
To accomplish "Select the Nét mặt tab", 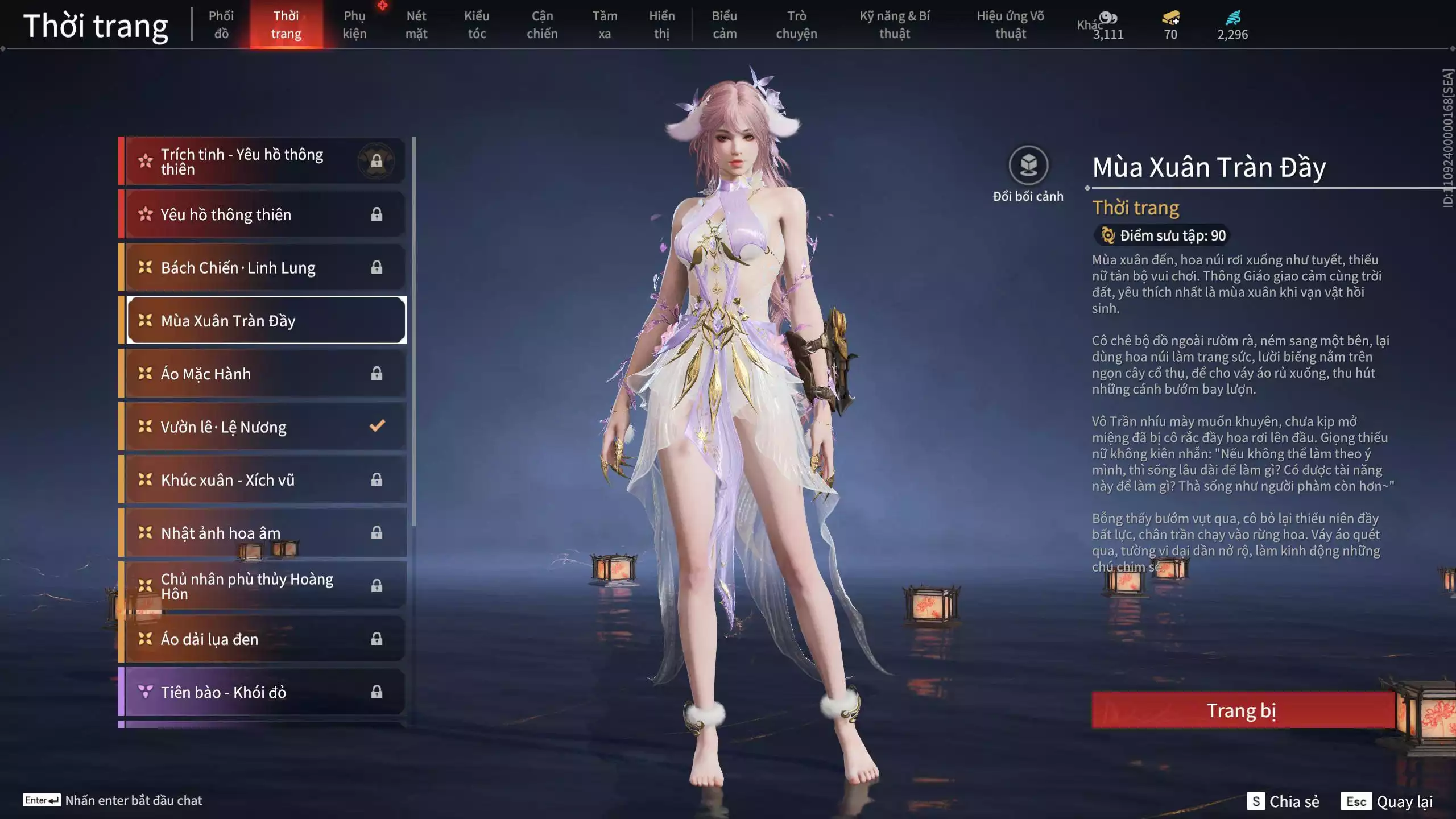I will 416,25.
